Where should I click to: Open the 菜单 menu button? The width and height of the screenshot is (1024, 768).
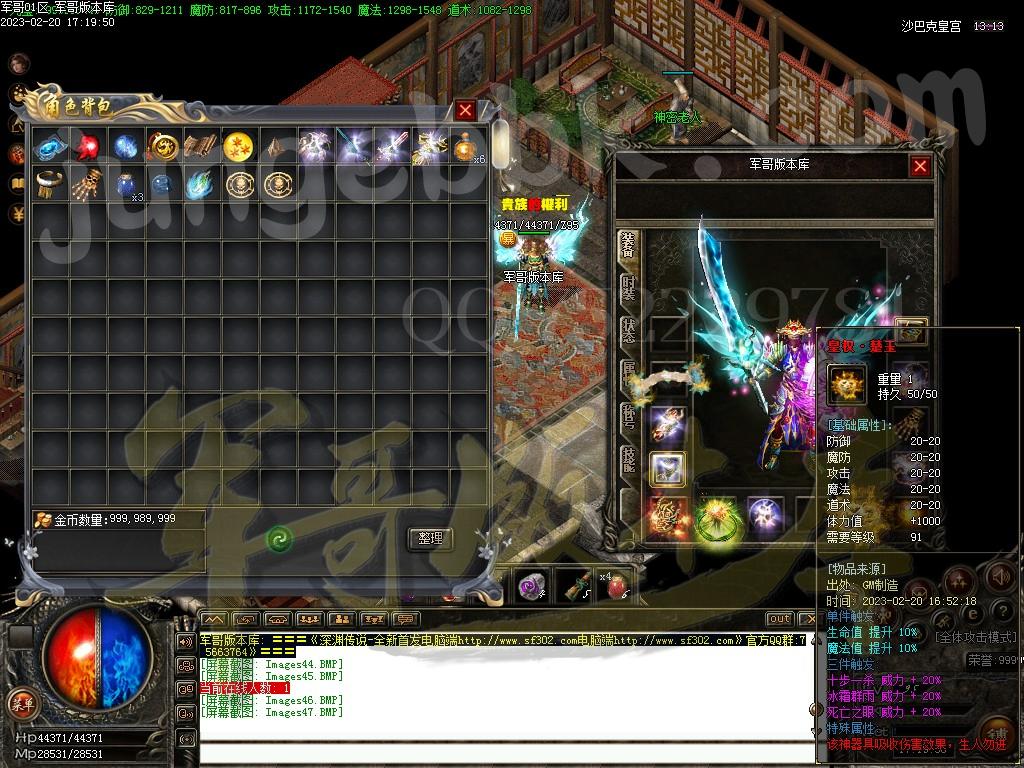(x=21, y=703)
